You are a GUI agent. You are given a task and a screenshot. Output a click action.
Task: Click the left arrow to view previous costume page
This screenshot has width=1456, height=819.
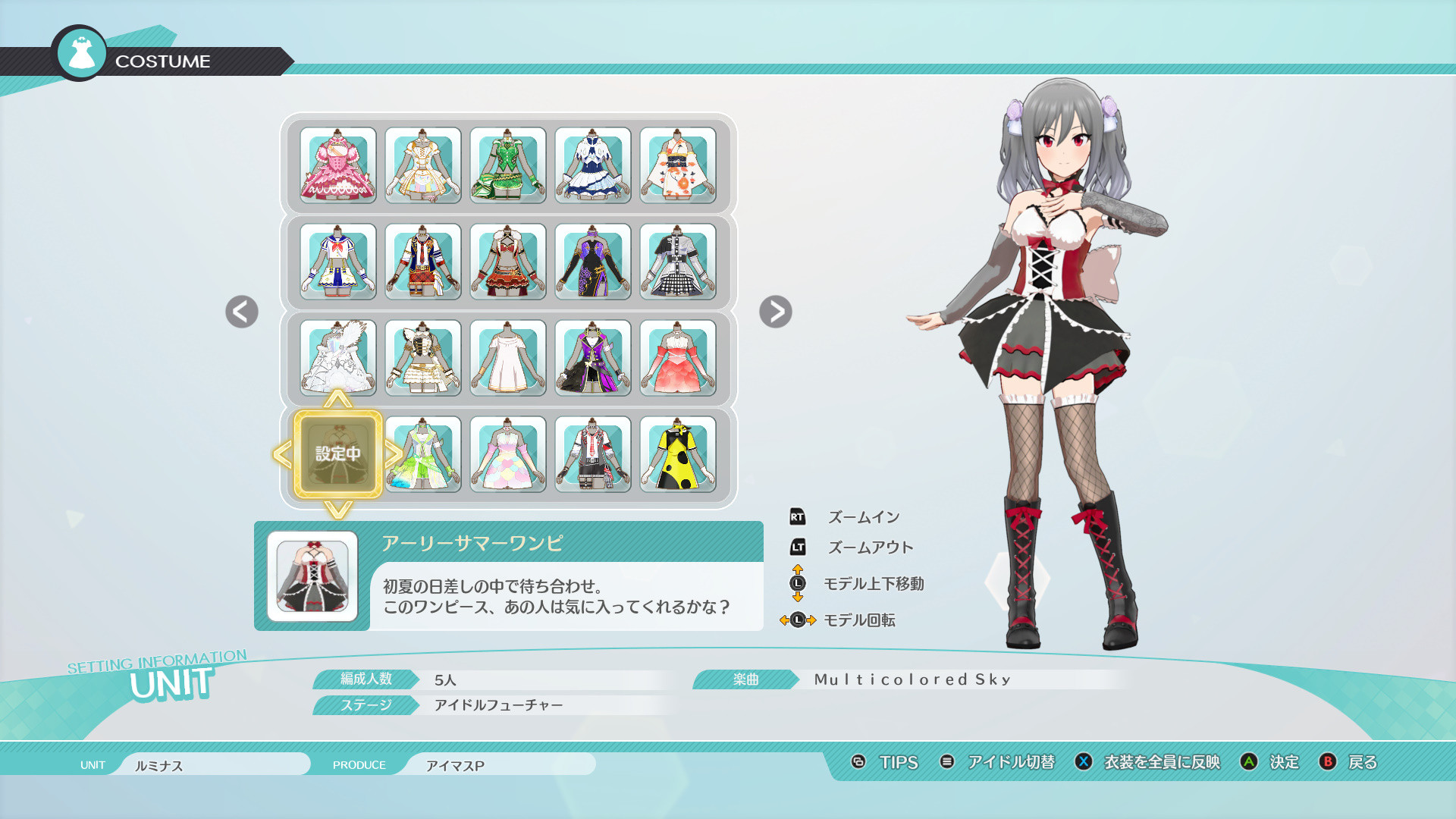pos(241,312)
